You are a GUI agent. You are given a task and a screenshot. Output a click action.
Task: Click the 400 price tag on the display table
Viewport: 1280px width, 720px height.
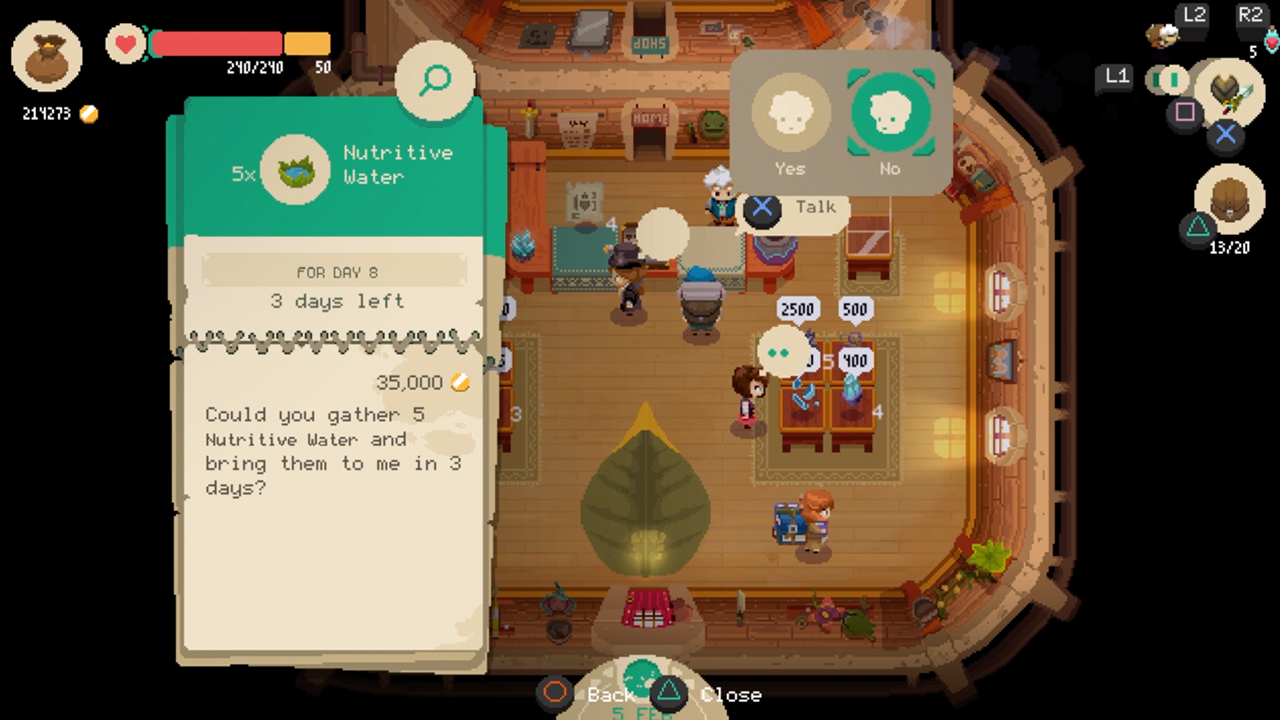855,360
